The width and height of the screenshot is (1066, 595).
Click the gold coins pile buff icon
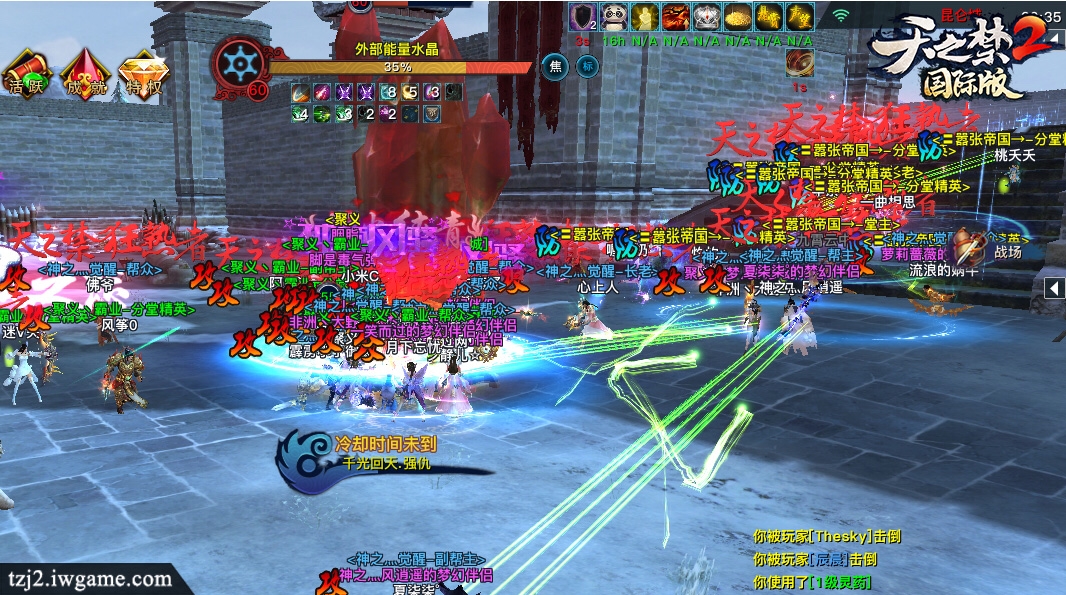click(738, 16)
